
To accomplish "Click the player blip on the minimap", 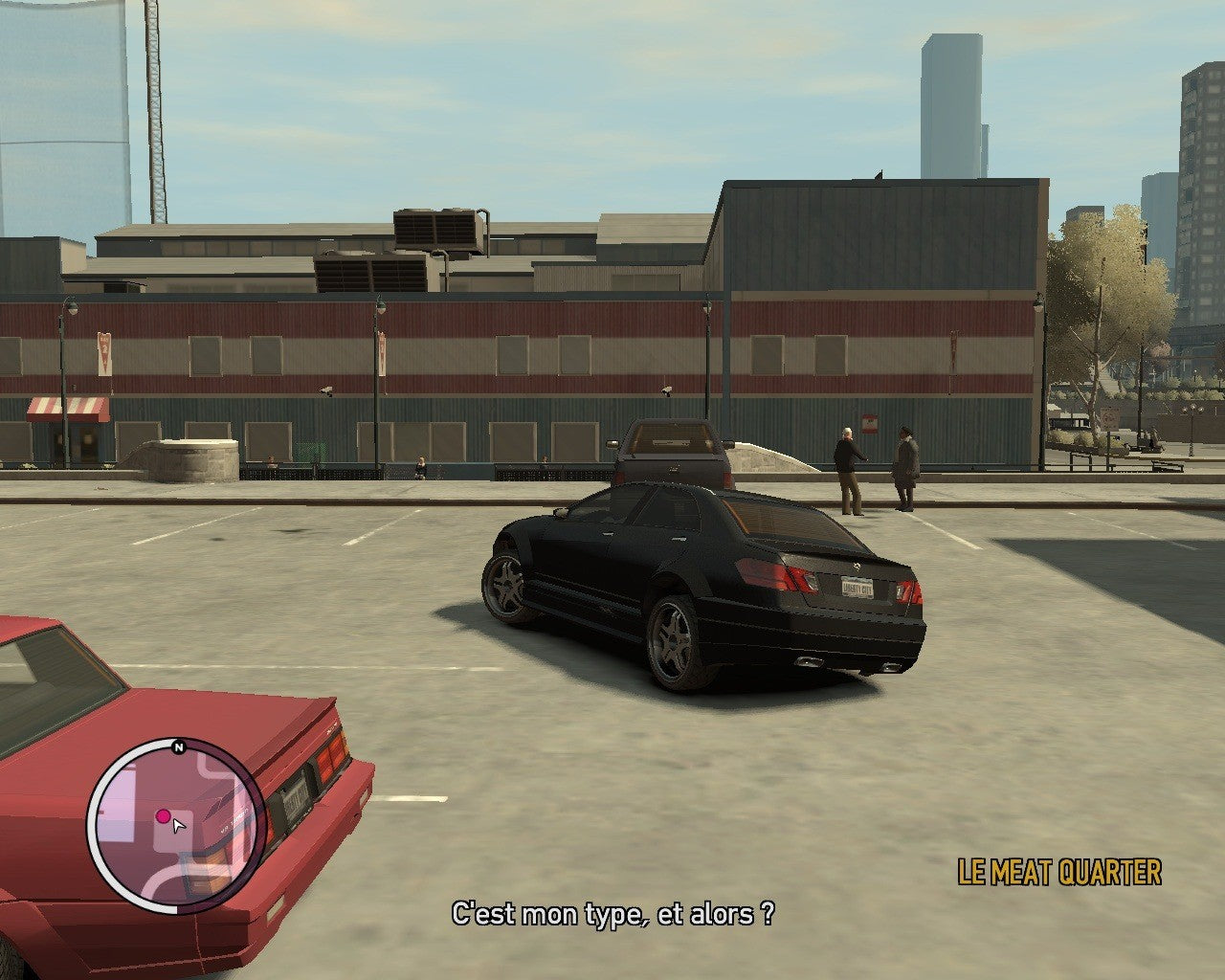I will coord(163,815).
